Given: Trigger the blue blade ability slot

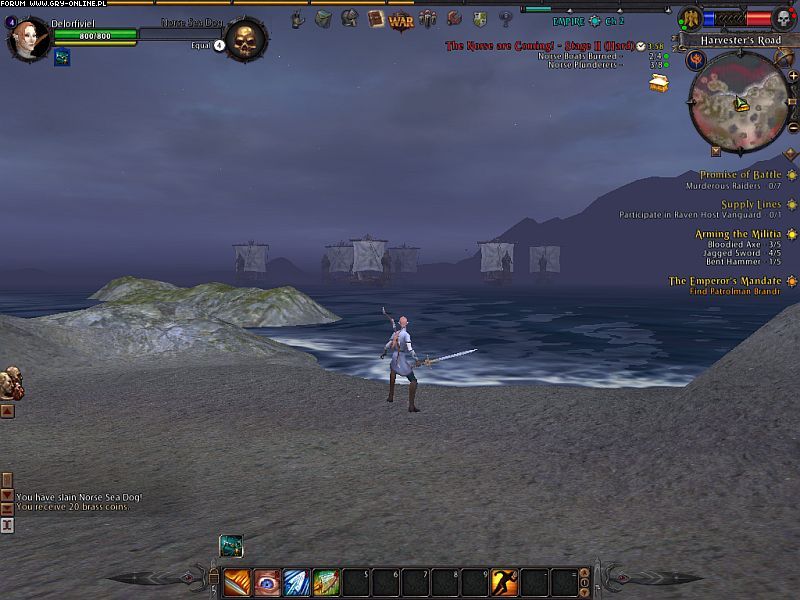Looking at the screenshot, I should (297, 581).
